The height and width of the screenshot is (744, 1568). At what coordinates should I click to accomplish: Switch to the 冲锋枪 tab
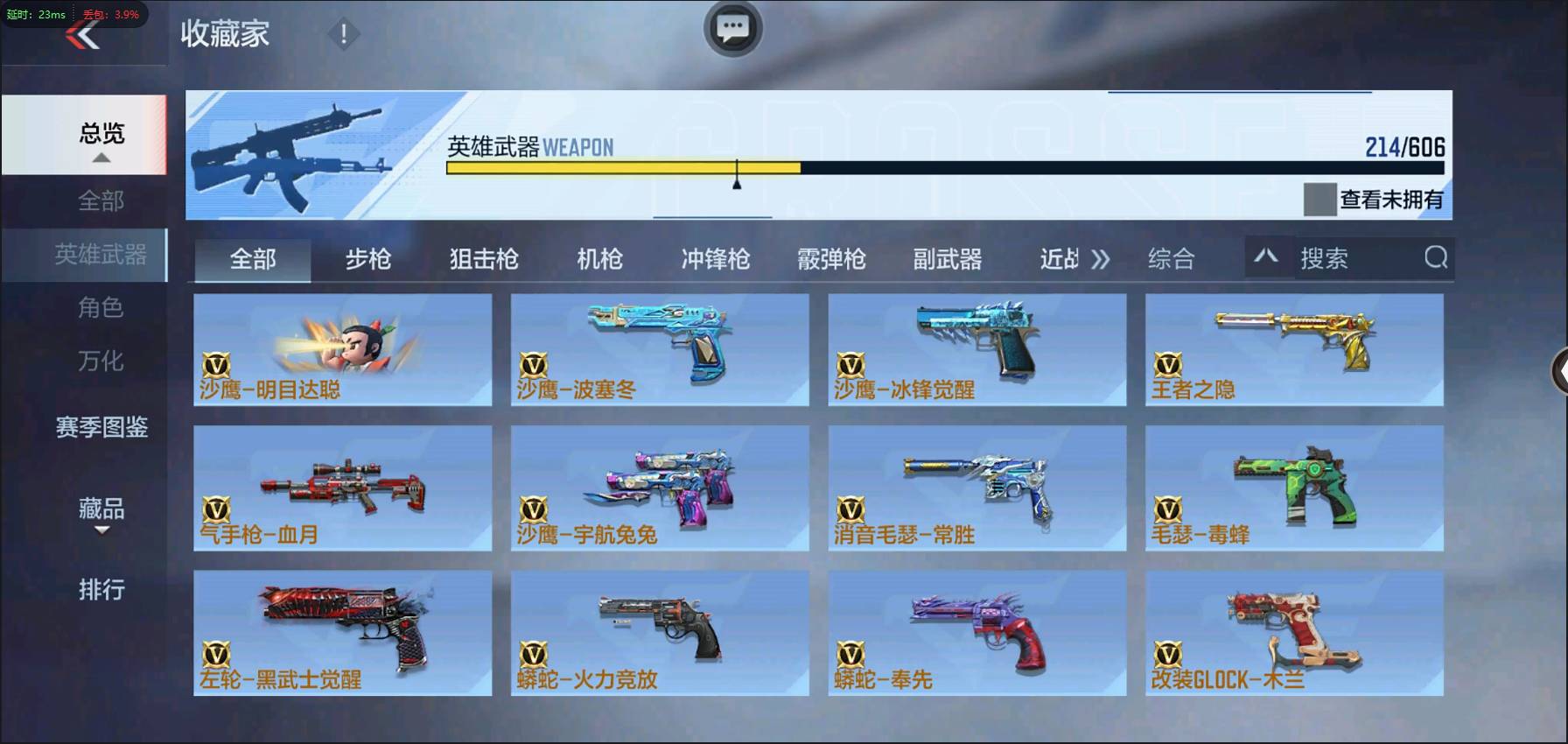(714, 258)
